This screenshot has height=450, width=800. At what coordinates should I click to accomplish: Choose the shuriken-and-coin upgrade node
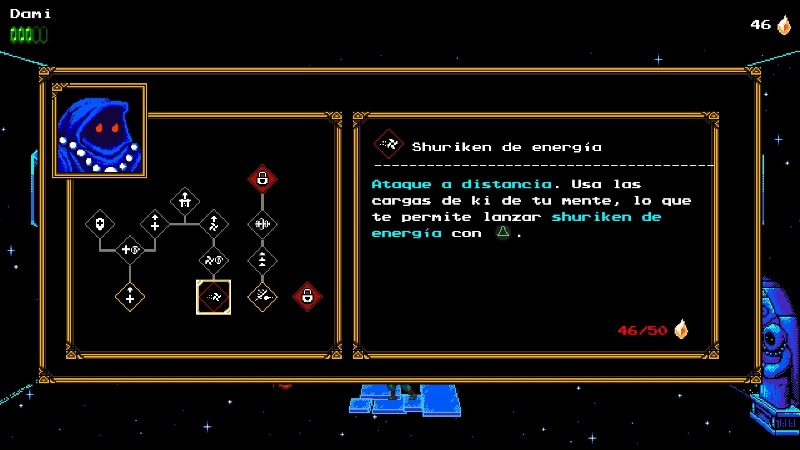[214, 260]
